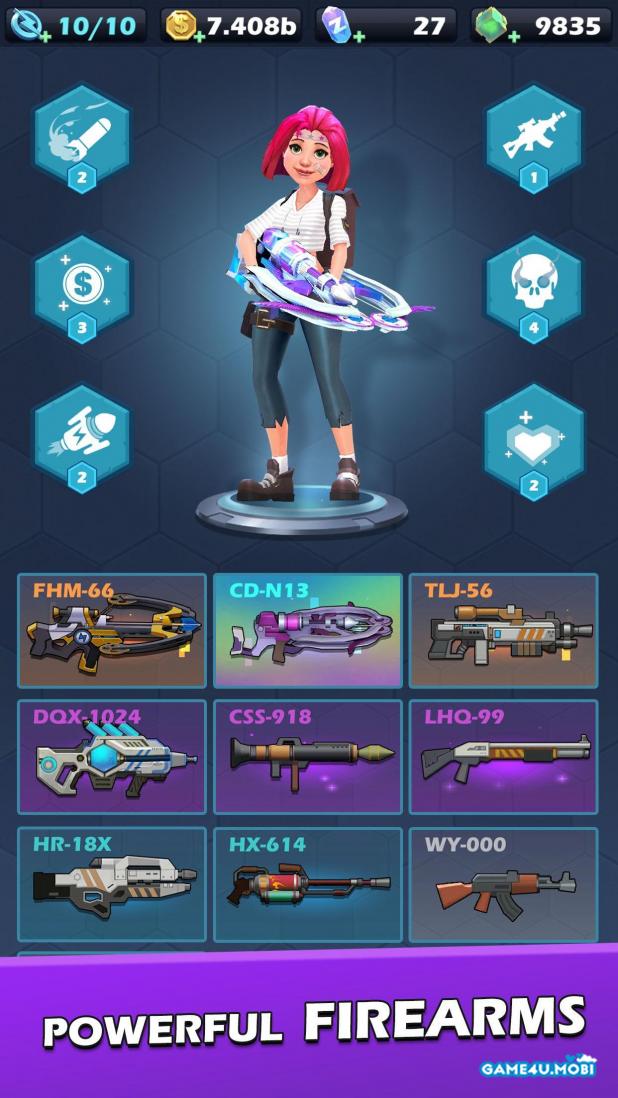Add more energy with the plus icon
618x1098 pixels.
pyautogui.click(x=42, y=36)
